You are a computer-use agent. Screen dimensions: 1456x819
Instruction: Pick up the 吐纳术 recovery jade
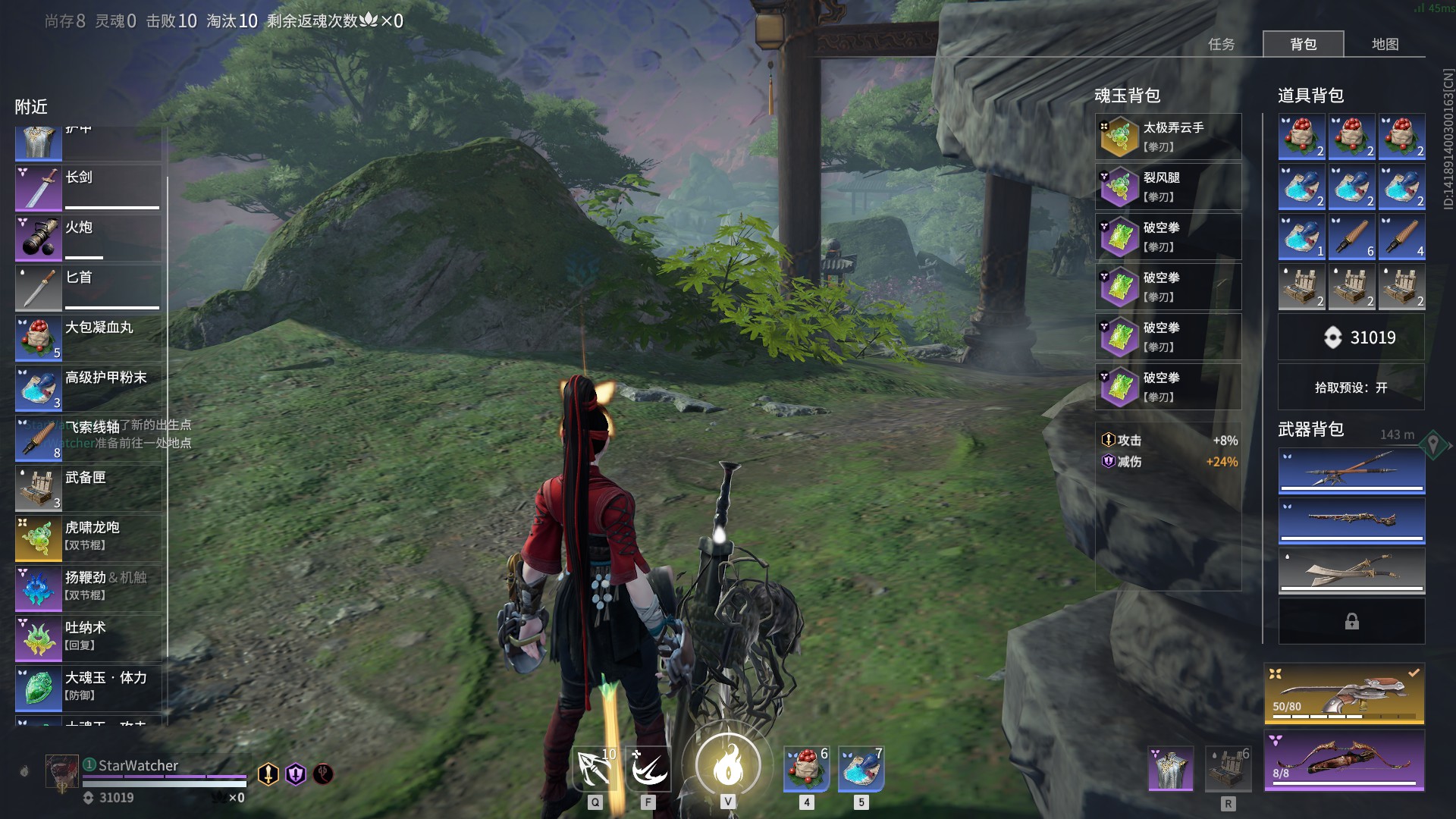pos(88,638)
